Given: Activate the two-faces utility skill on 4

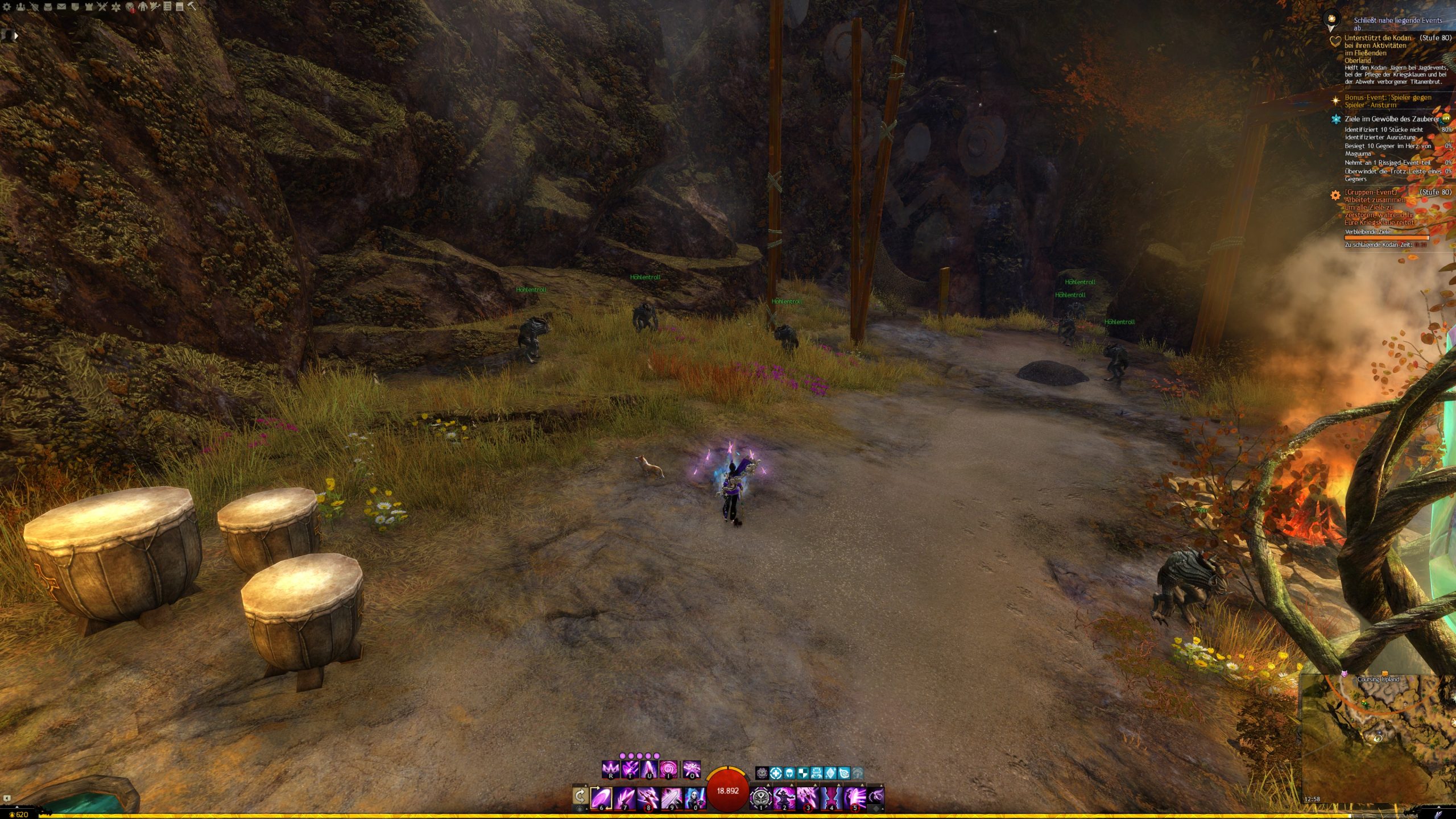Looking at the screenshot, I should tap(831, 797).
